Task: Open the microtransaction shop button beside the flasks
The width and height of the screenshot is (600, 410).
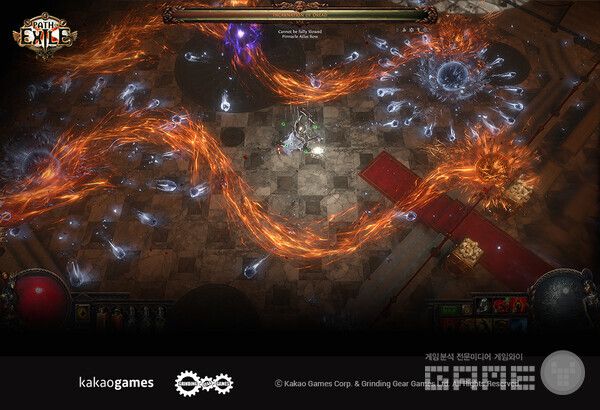Action: [83, 311]
